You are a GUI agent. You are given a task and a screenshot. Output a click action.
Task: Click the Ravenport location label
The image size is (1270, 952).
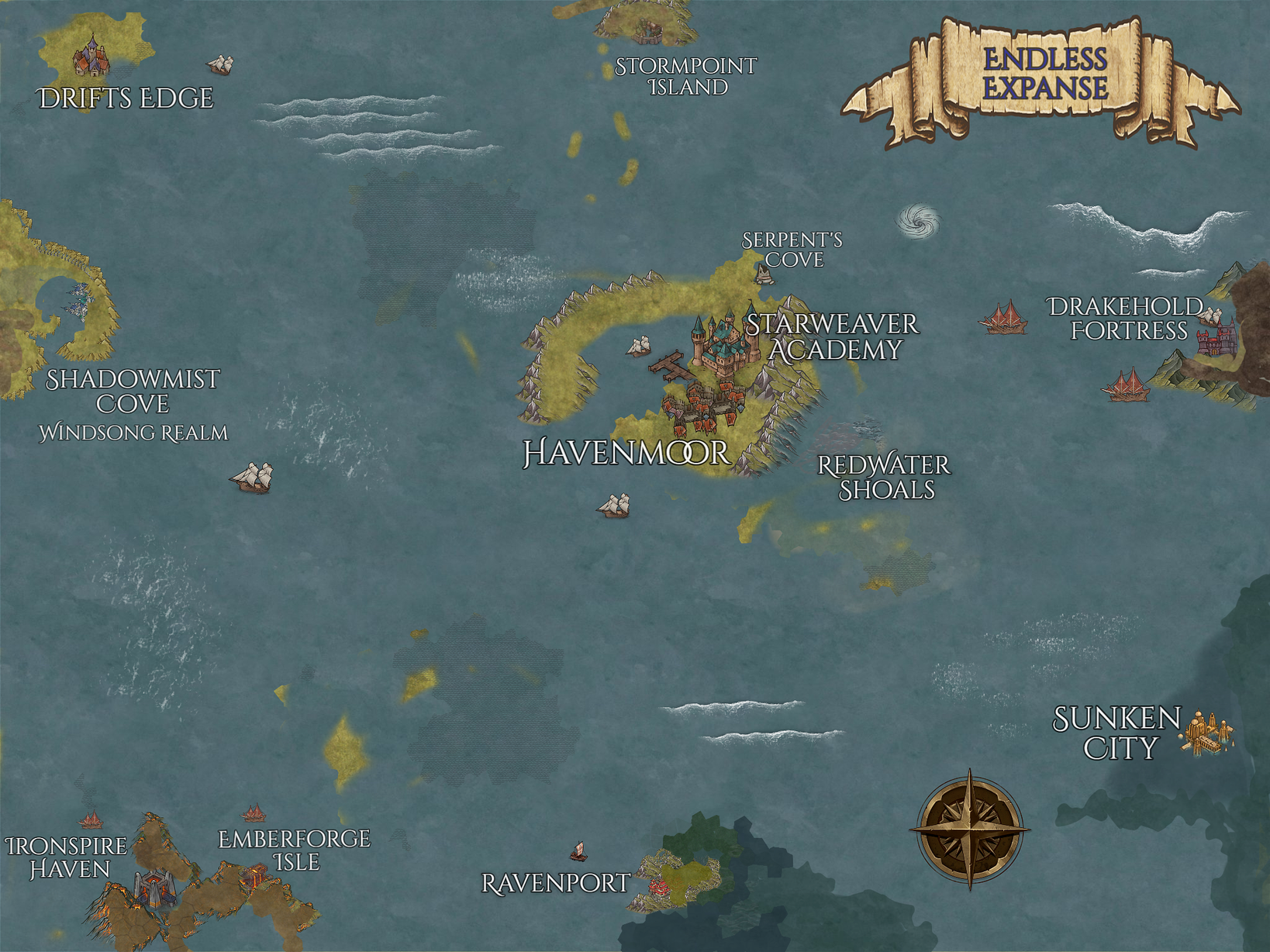click(x=556, y=883)
